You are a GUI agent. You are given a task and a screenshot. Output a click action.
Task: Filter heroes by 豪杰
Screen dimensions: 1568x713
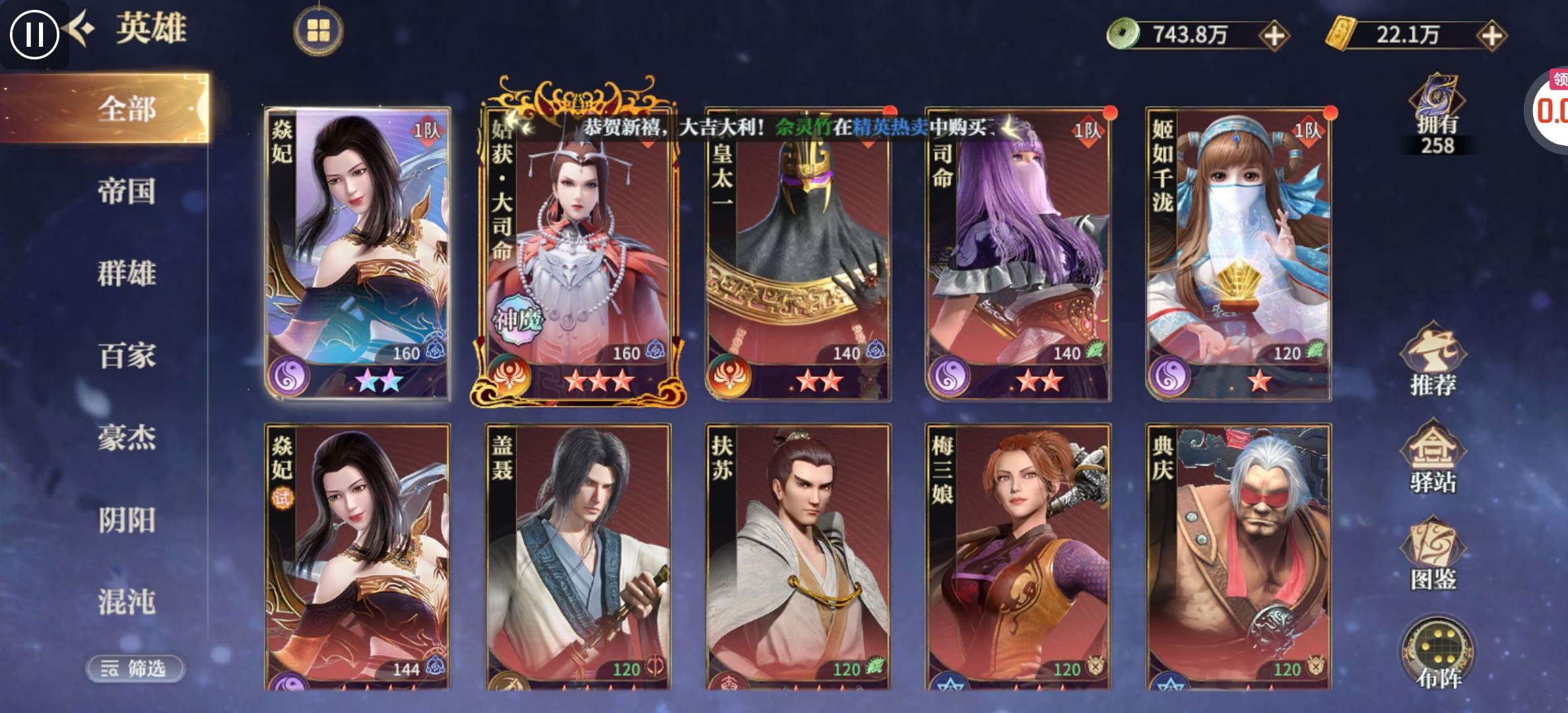tap(127, 438)
